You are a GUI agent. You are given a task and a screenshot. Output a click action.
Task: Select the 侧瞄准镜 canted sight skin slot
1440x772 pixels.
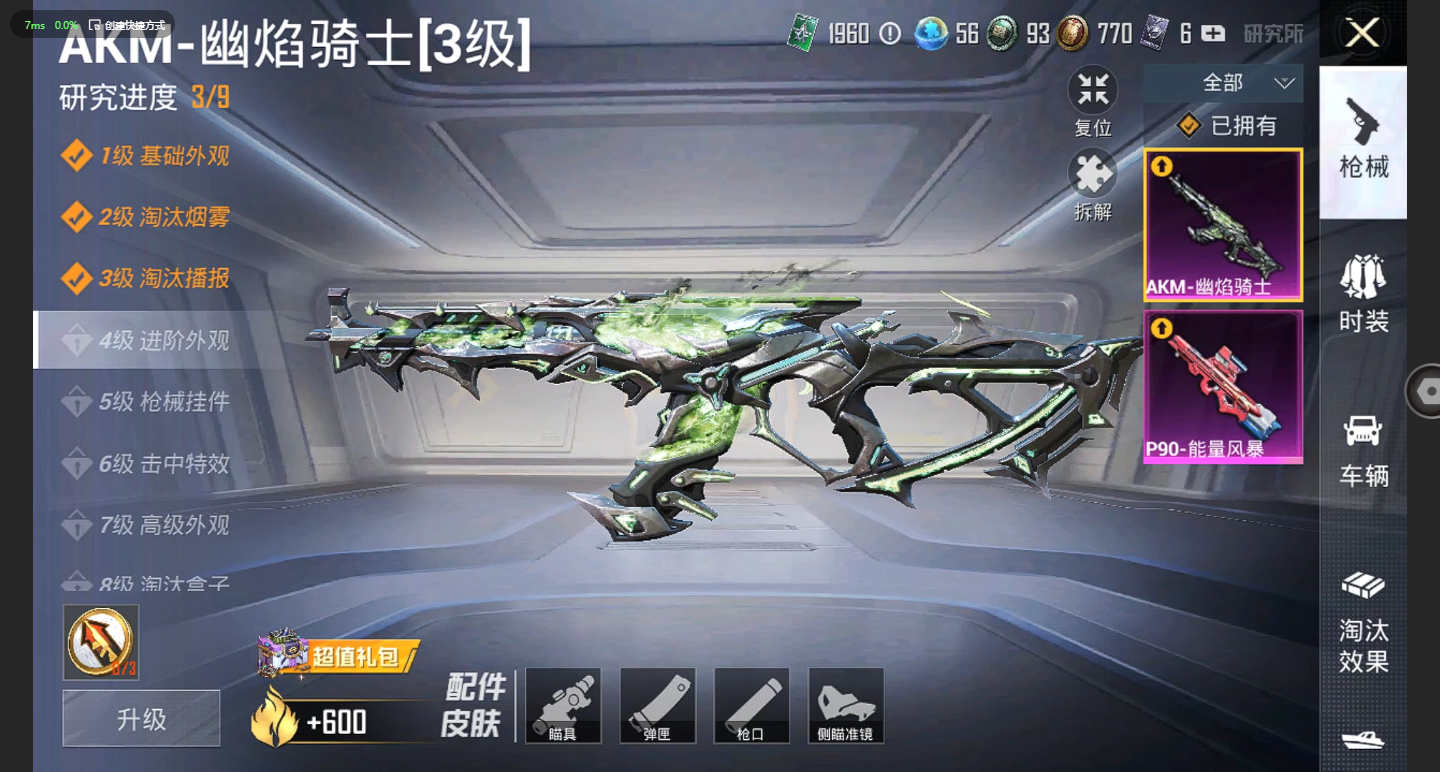846,705
